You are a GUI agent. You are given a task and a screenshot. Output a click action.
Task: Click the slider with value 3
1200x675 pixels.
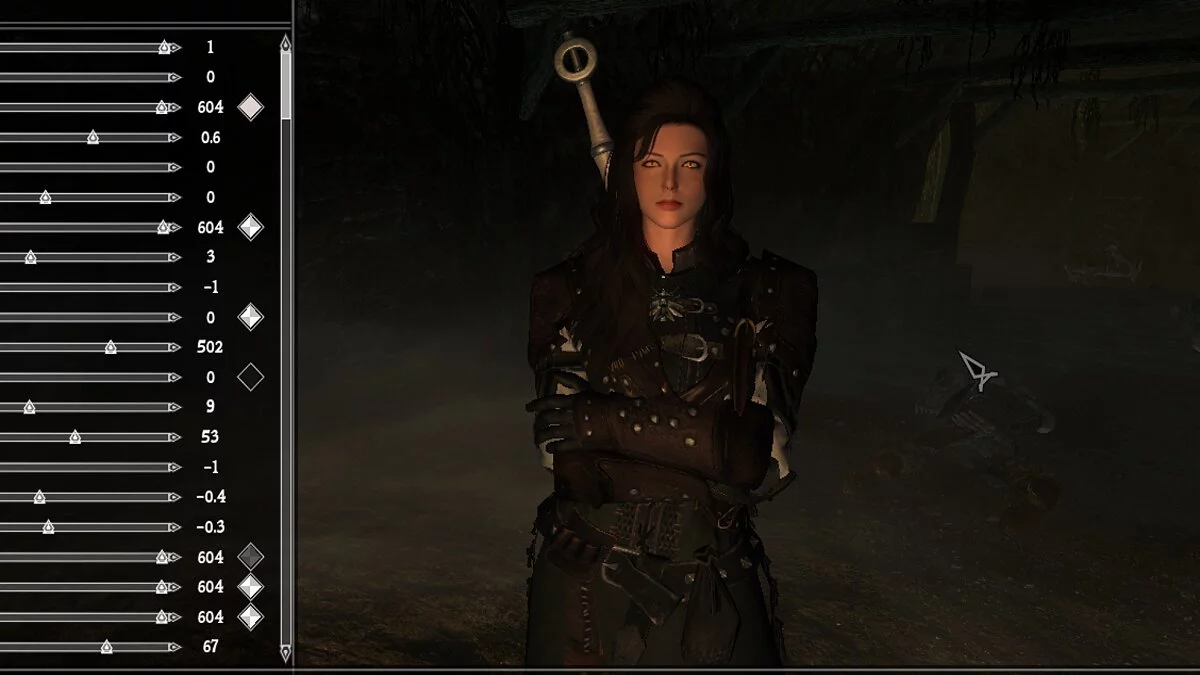click(30, 257)
